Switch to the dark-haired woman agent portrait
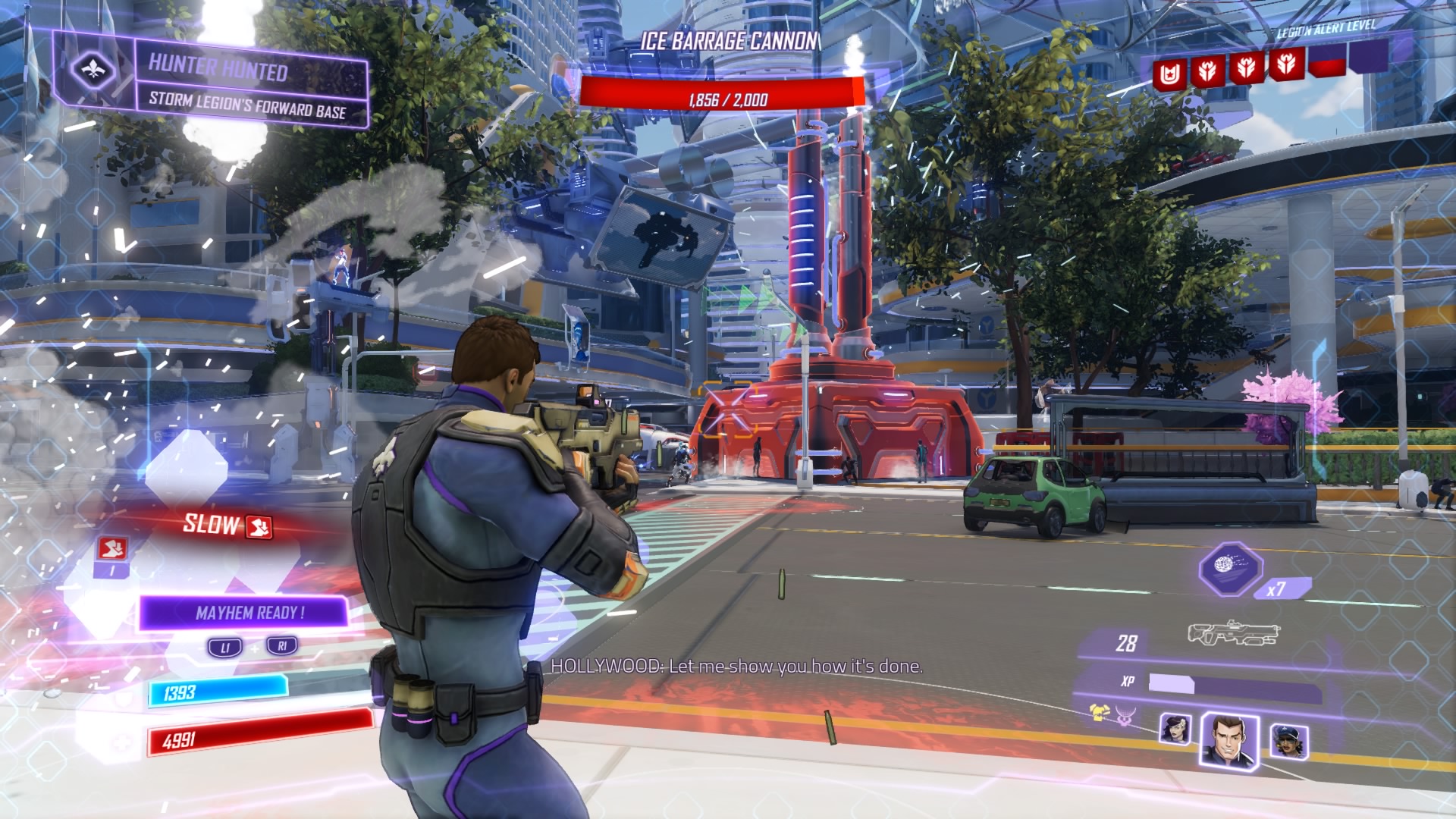Image resolution: width=1456 pixels, height=819 pixels. [1175, 729]
